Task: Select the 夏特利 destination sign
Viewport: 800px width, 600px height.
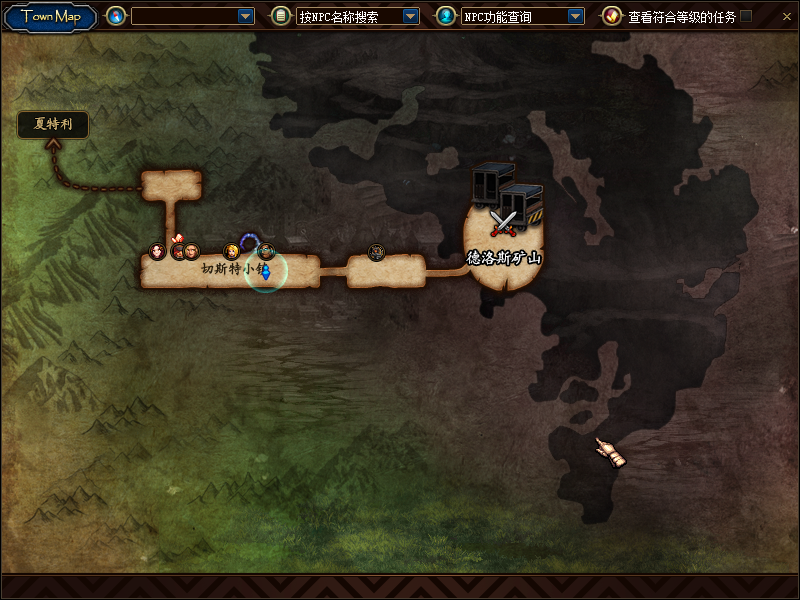Action: tap(53, 126)
